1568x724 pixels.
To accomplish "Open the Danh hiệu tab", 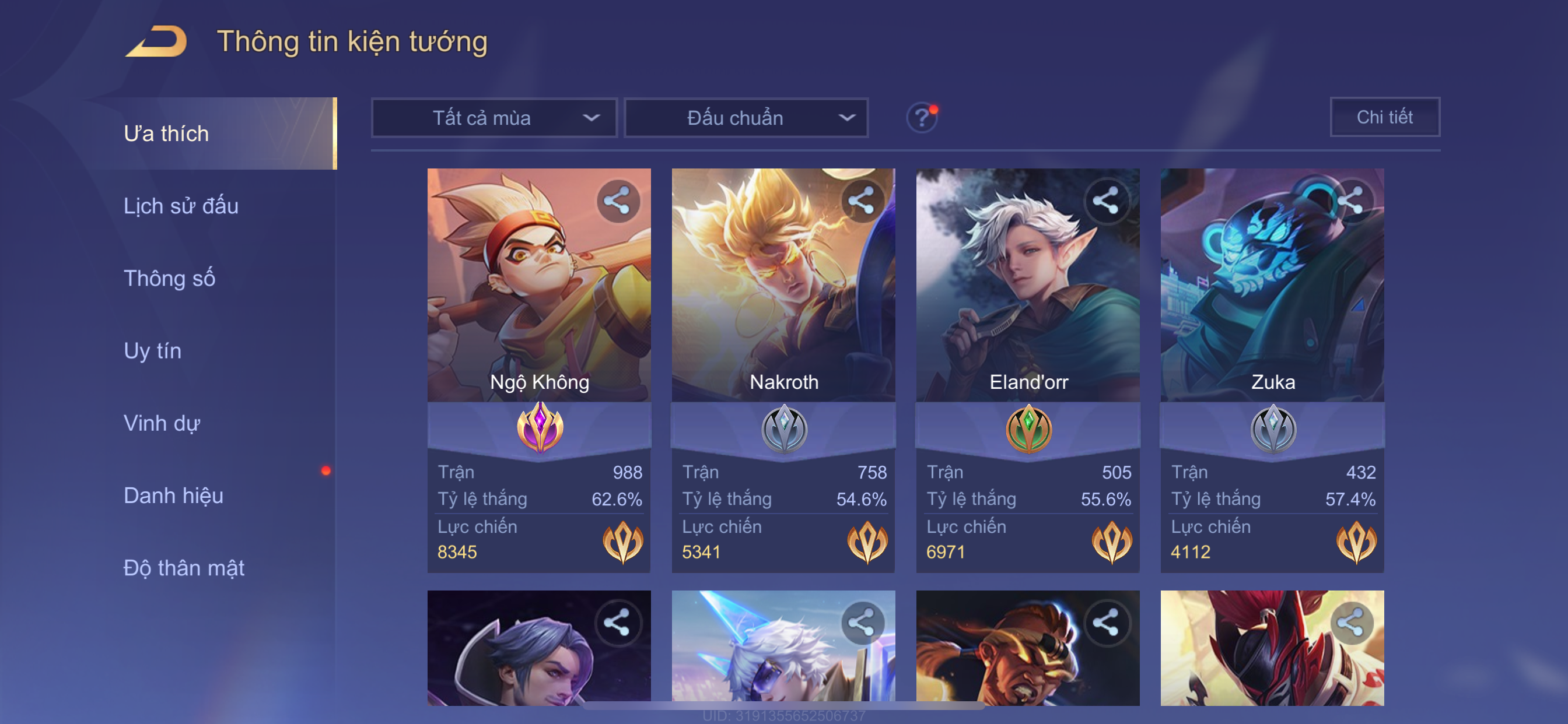I will pyautogui.click(x=173, y=496).
